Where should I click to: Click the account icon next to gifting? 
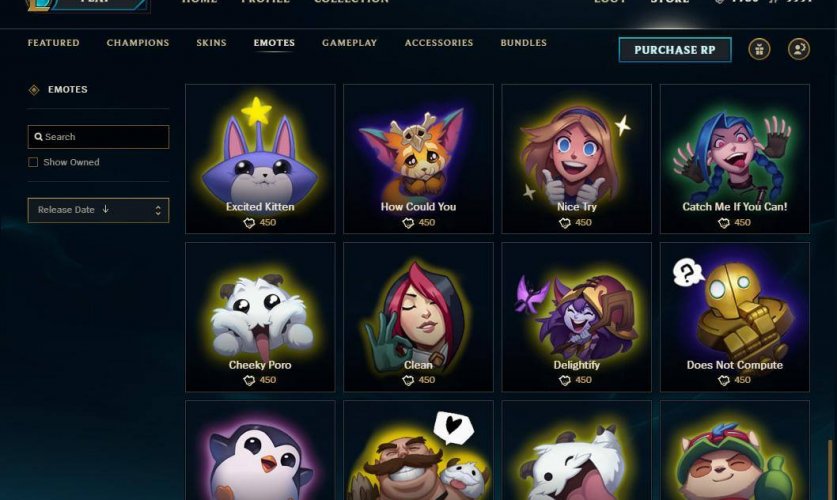click(x=798, y=49)
